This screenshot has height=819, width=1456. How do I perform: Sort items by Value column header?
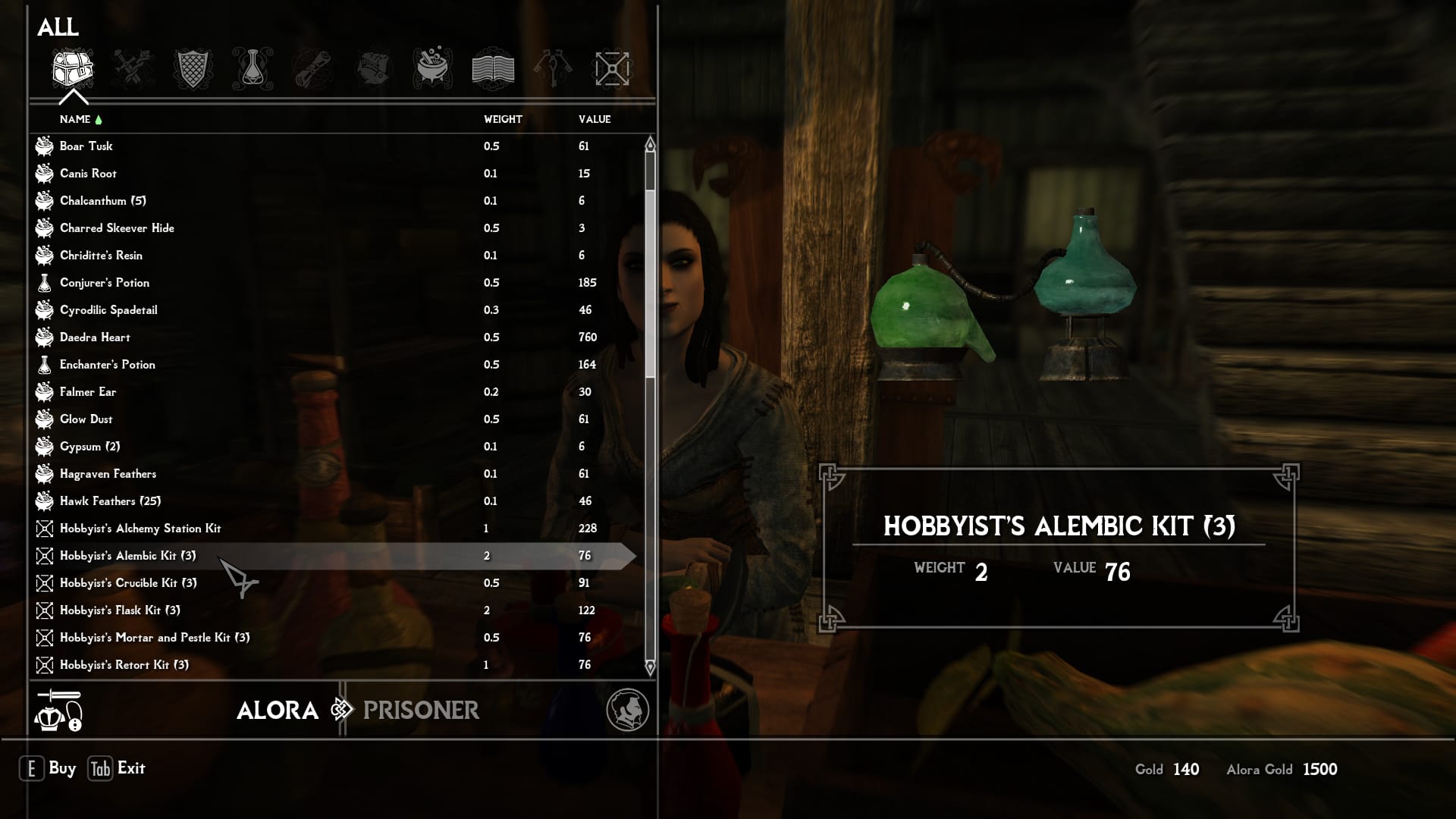pos(595,119)
